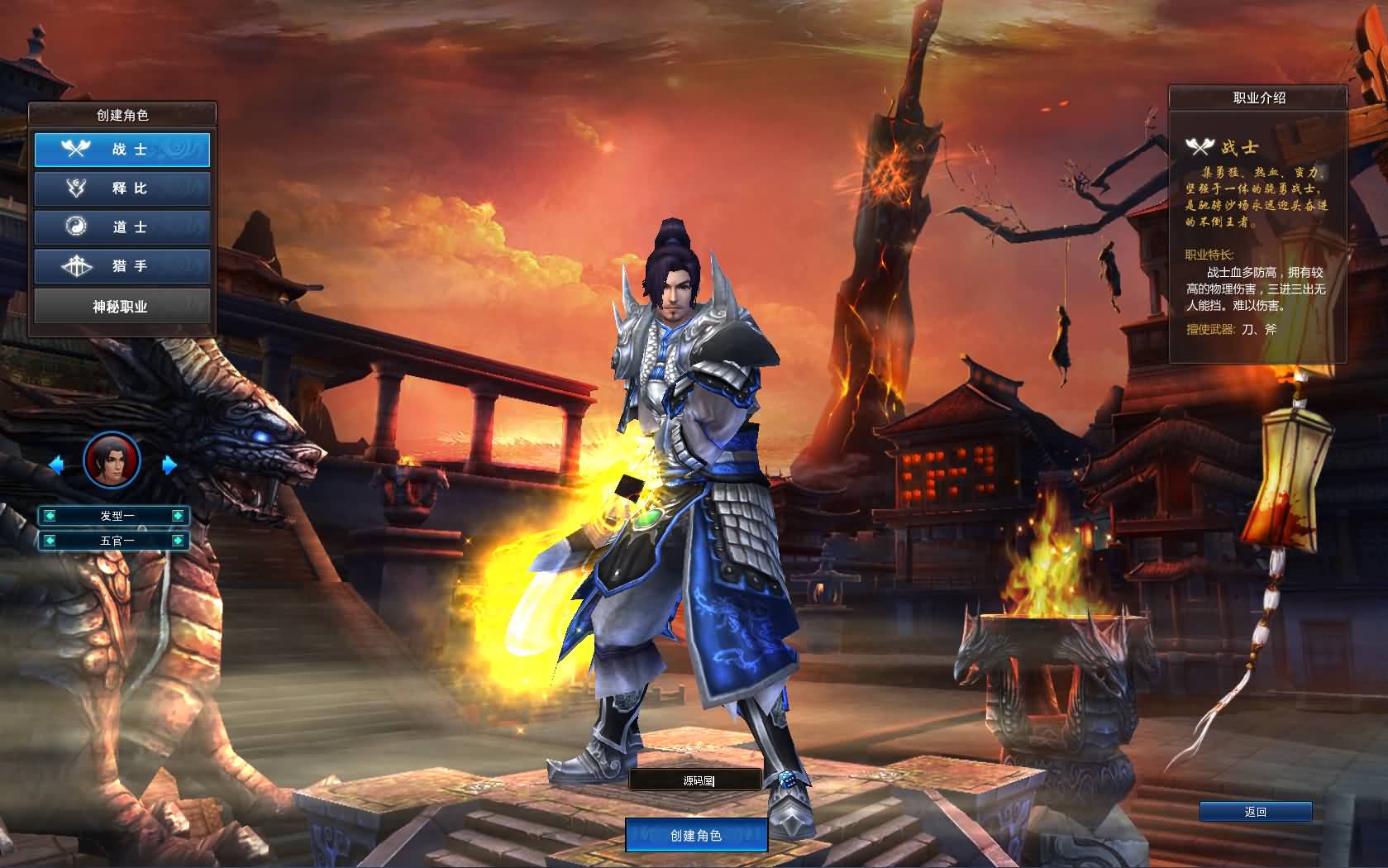Cycle 发型一 hairstyle to the next option

coord(178,516)
